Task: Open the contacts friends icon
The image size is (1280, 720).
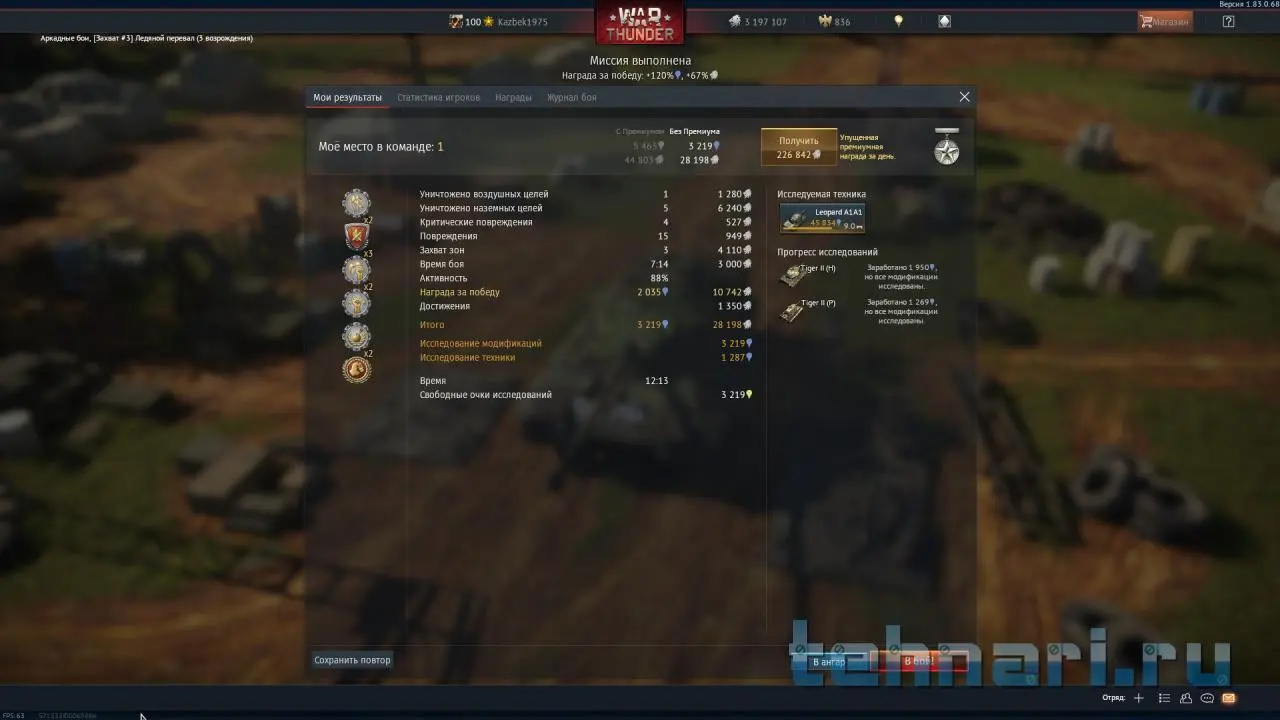Action: (x=1186, y=698)
